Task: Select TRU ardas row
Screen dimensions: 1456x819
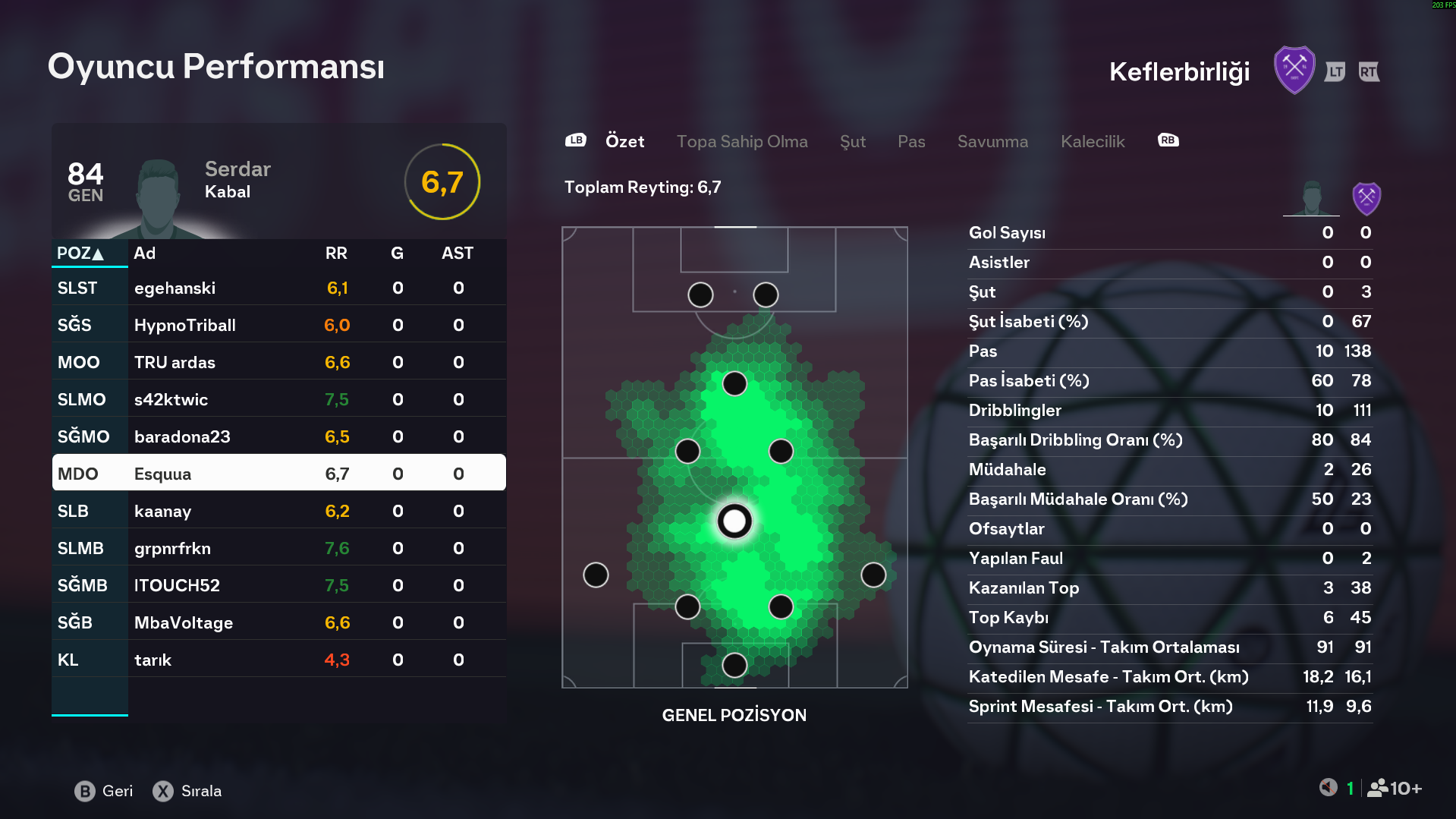Action: (x=278, y=363)
